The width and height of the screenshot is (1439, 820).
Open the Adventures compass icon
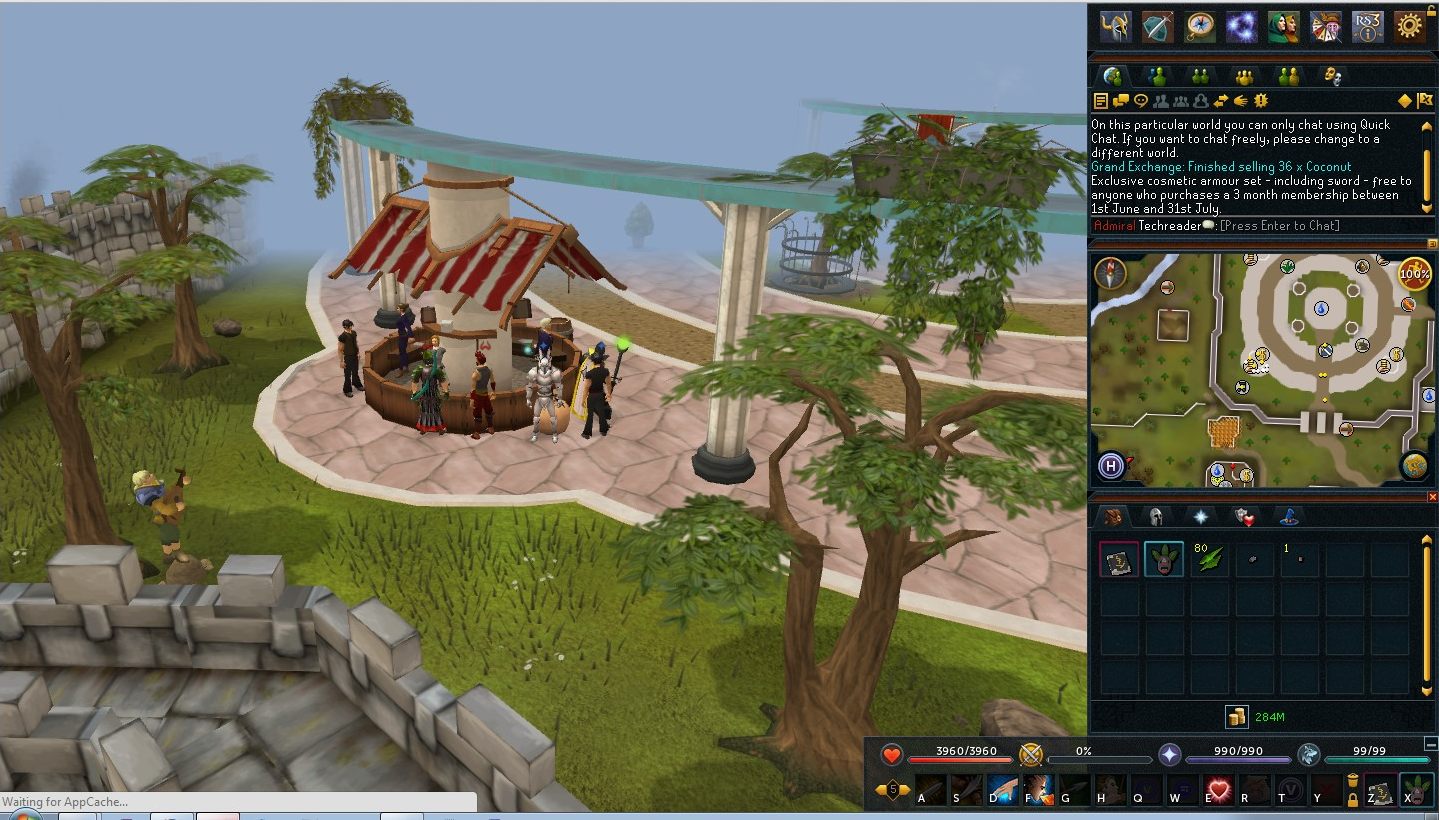tap(1199, 27)
